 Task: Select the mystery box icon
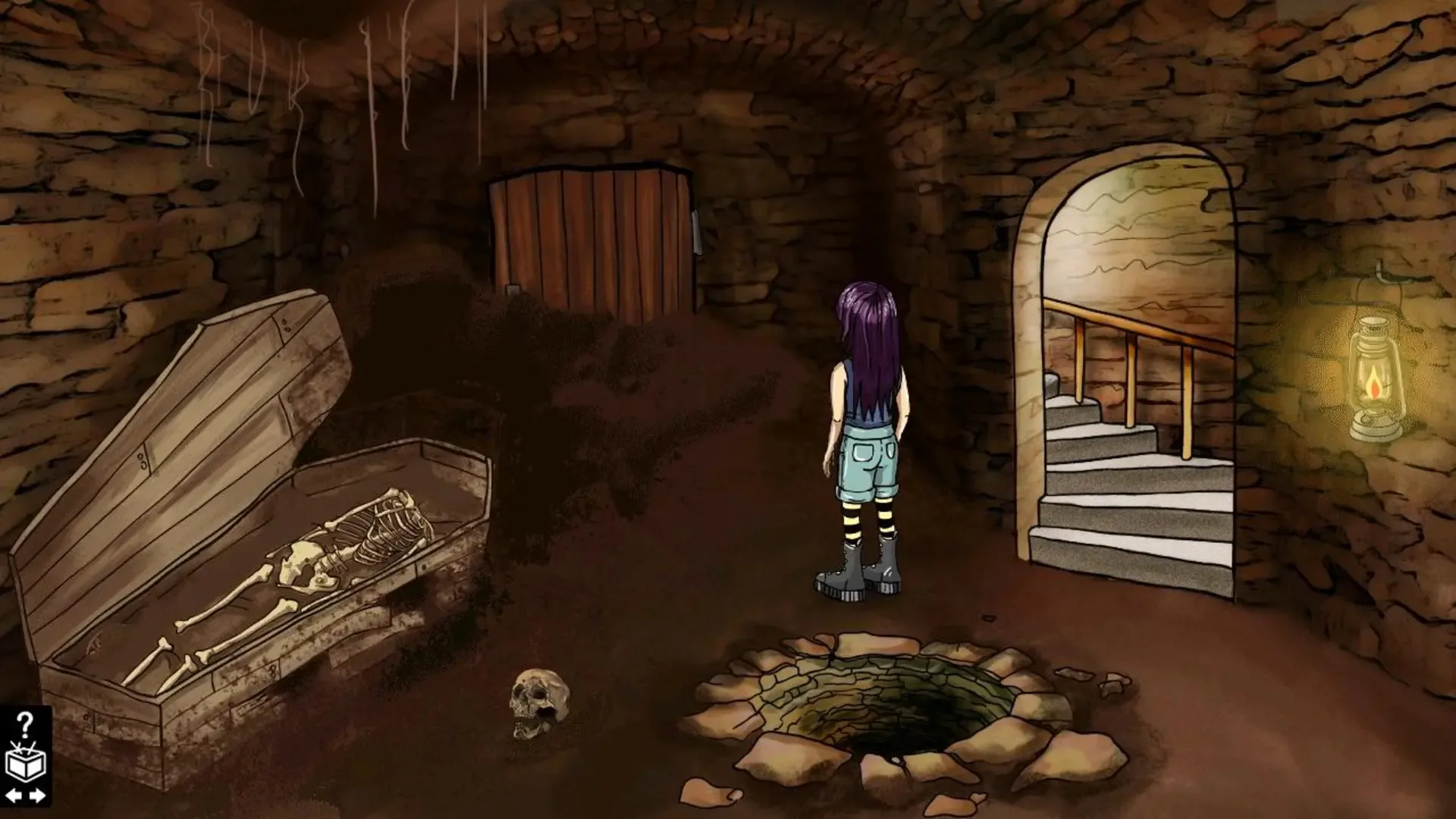tap(24, 764)
